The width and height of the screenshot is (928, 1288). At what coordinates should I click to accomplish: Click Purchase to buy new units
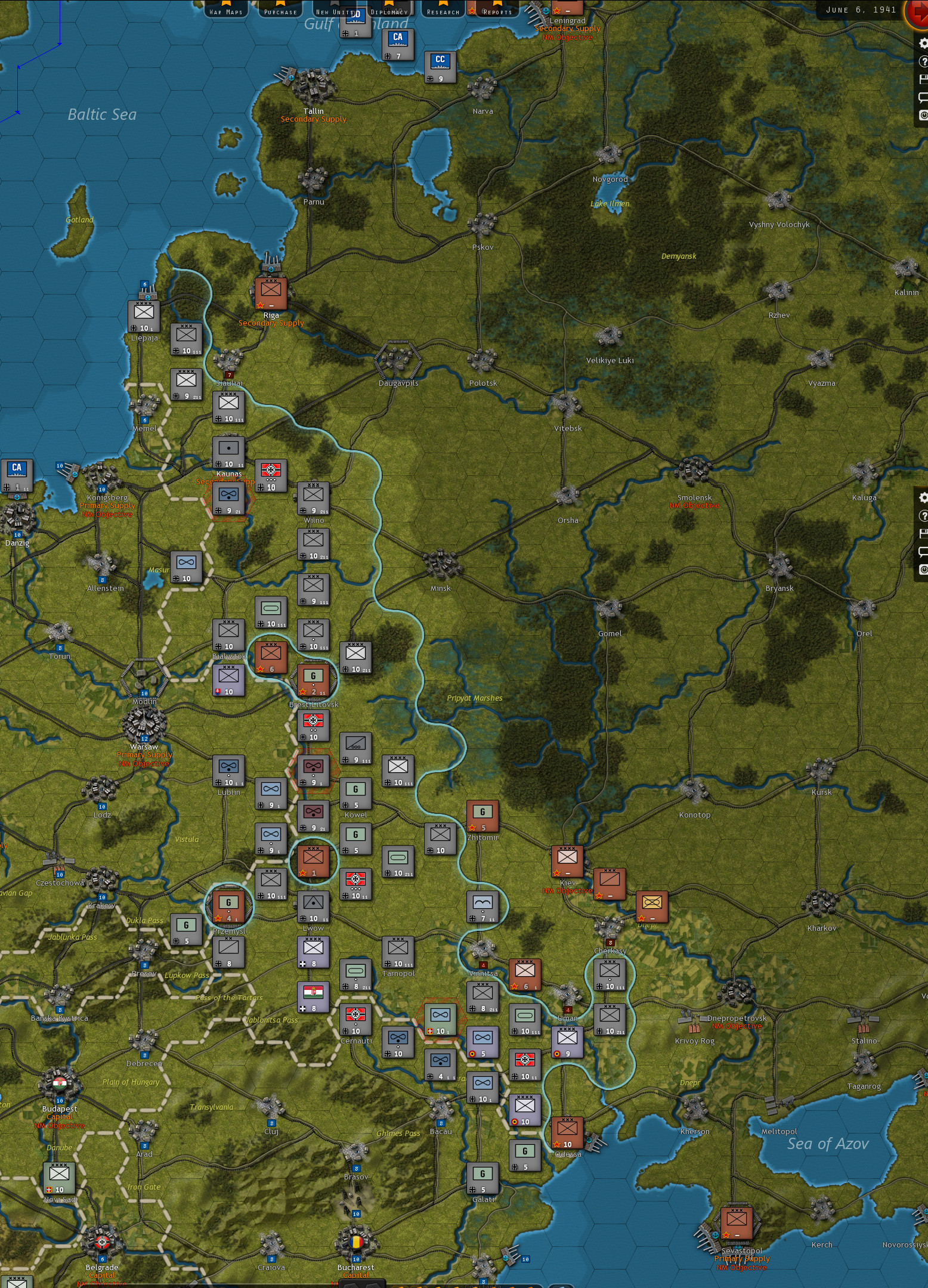(280, 12)
